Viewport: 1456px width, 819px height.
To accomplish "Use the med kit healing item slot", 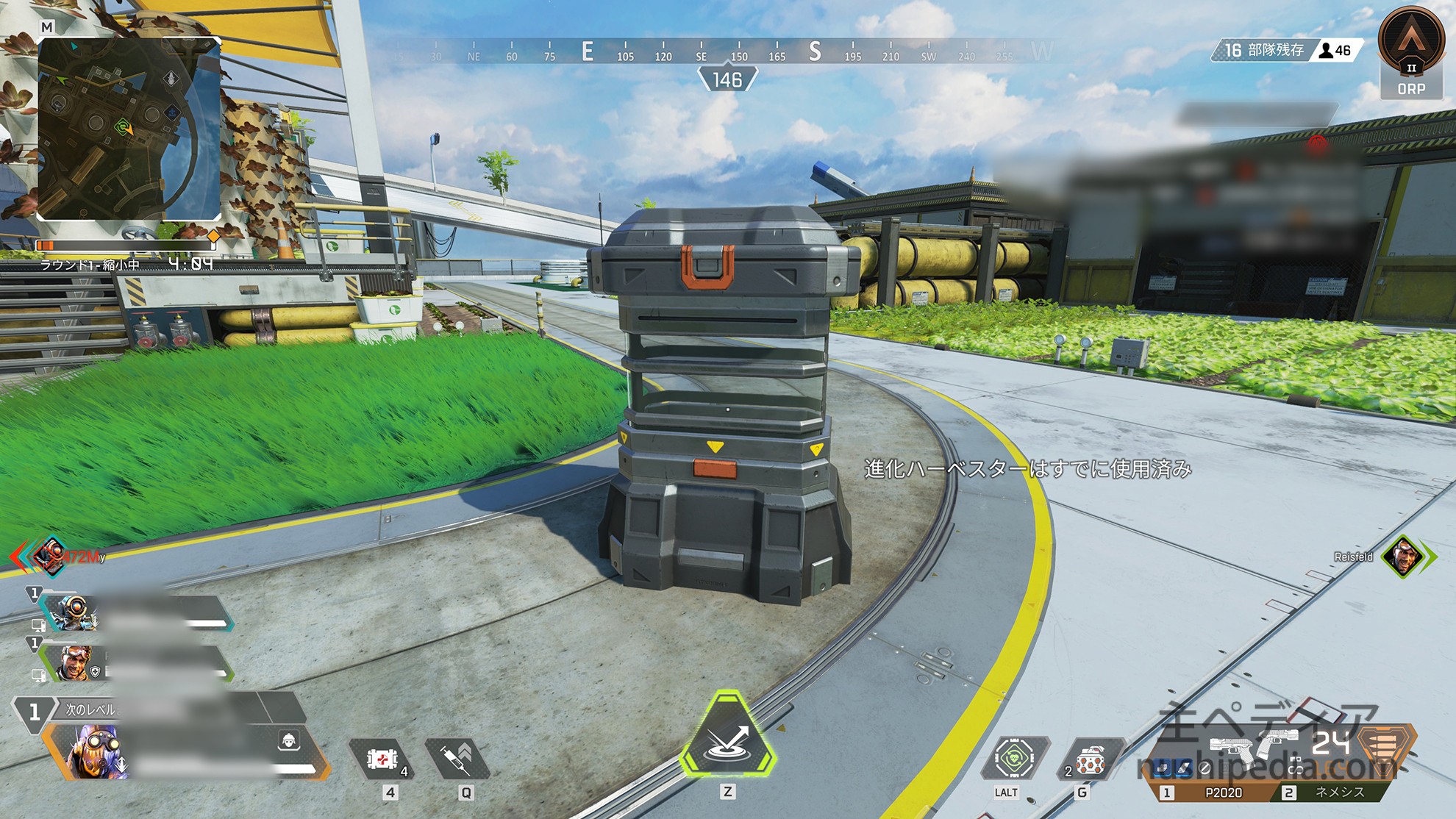I will (382, 759).
